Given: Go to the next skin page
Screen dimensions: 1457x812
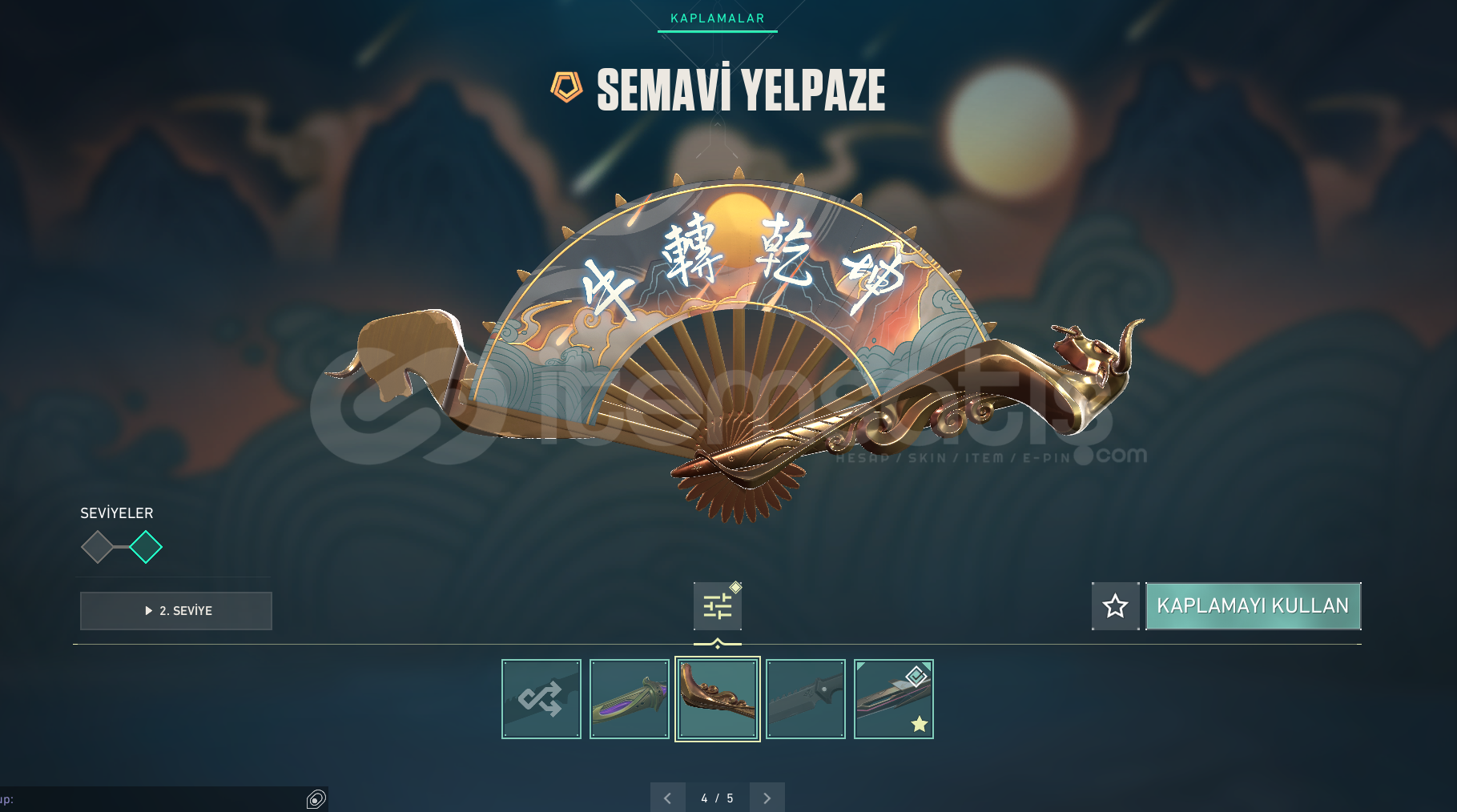Looking at the screenshot, I should [767, 798].
